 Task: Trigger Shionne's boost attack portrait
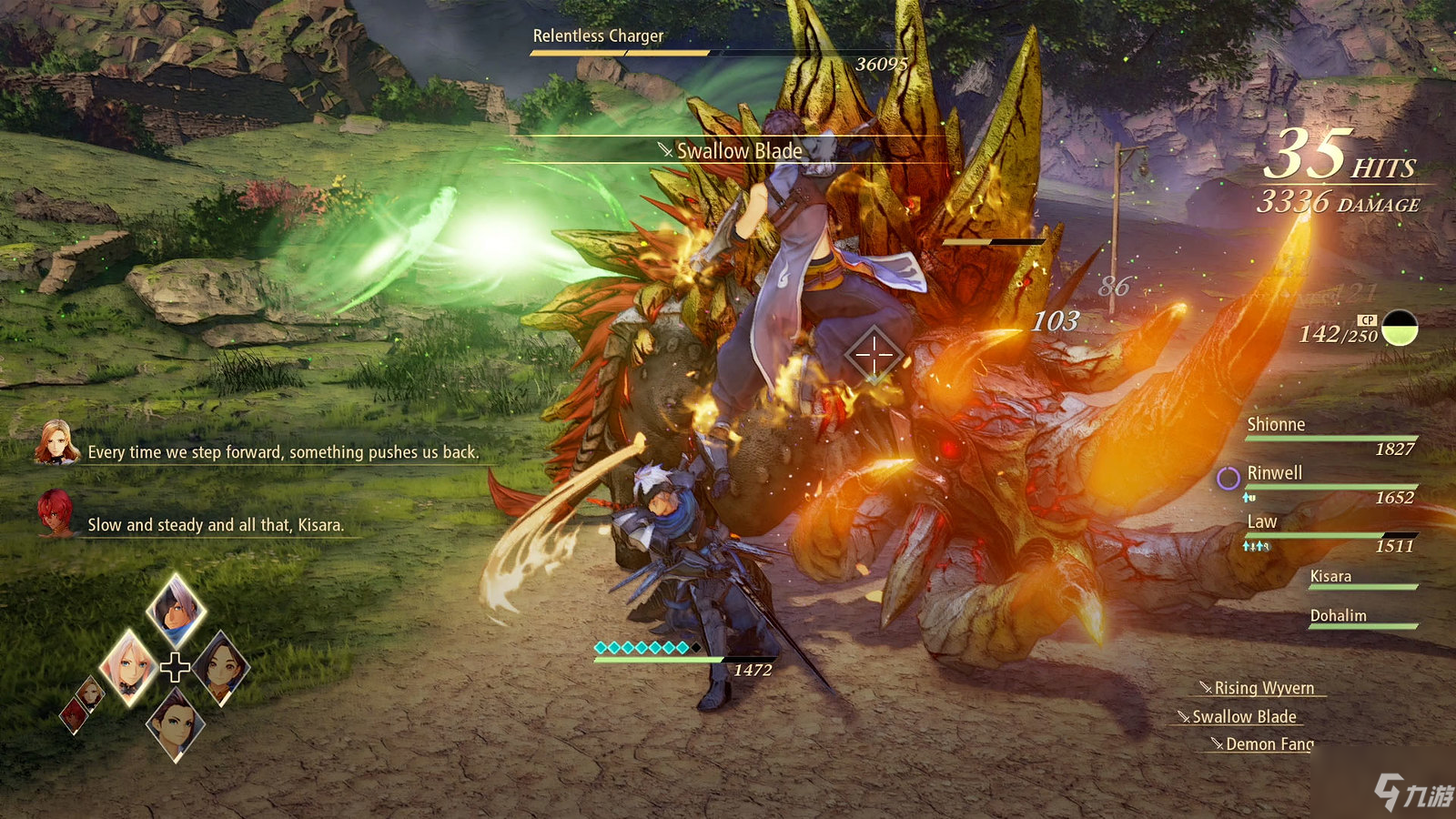(x=127, y=667)
